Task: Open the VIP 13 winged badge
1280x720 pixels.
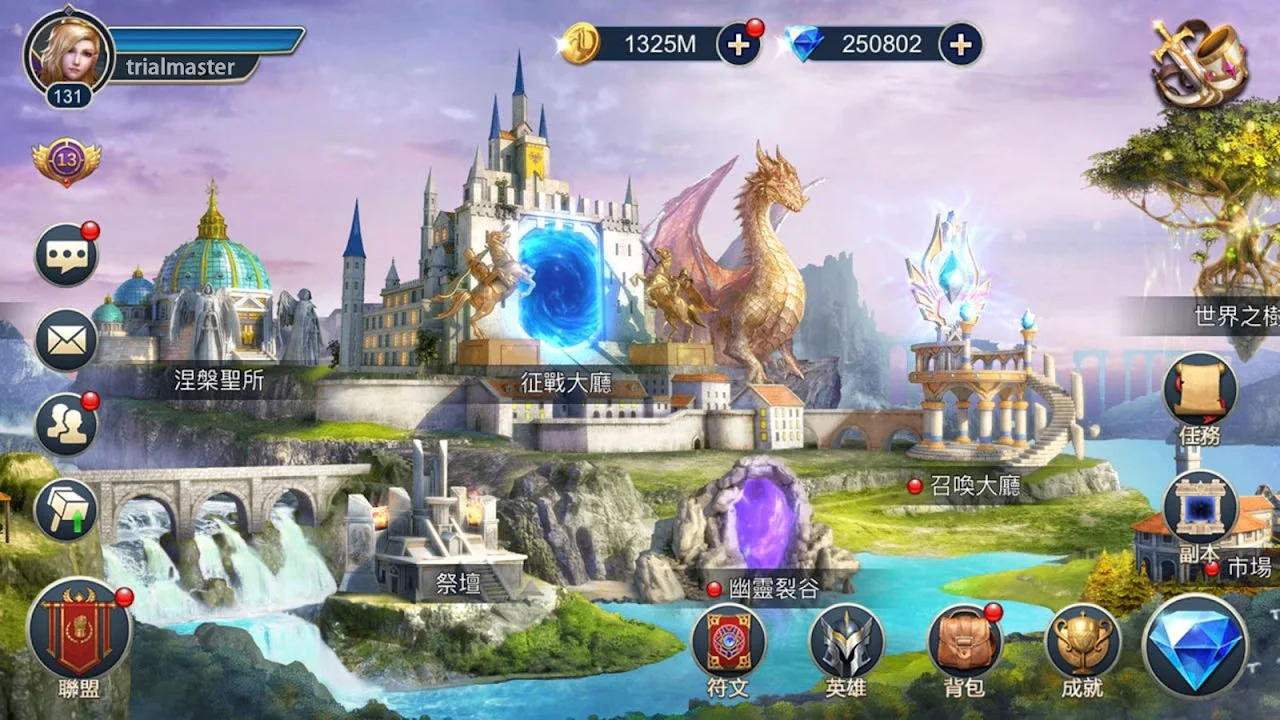Action: 66,160
